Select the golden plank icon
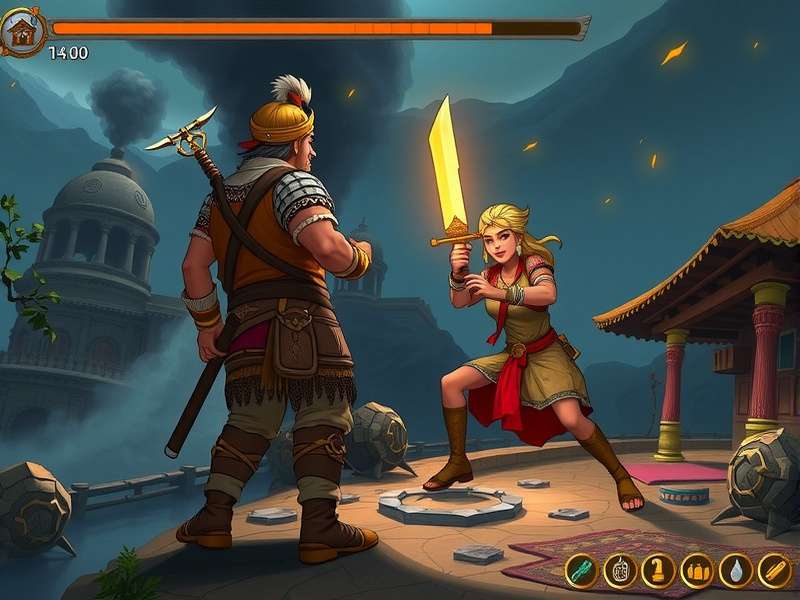Viewport: 800px width, 600px height. pos(774,570)
